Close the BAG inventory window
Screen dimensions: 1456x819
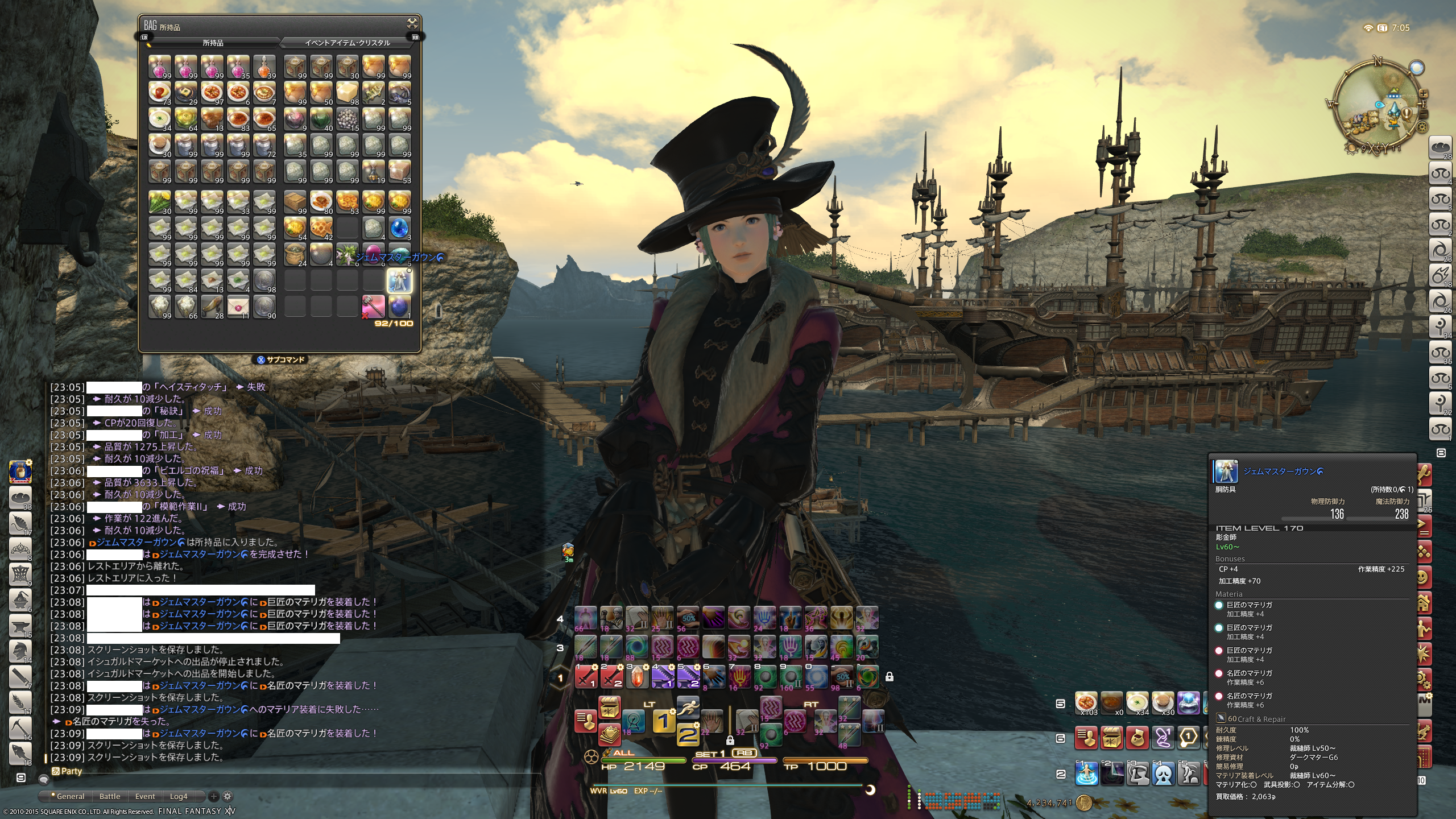coord(412,23)
